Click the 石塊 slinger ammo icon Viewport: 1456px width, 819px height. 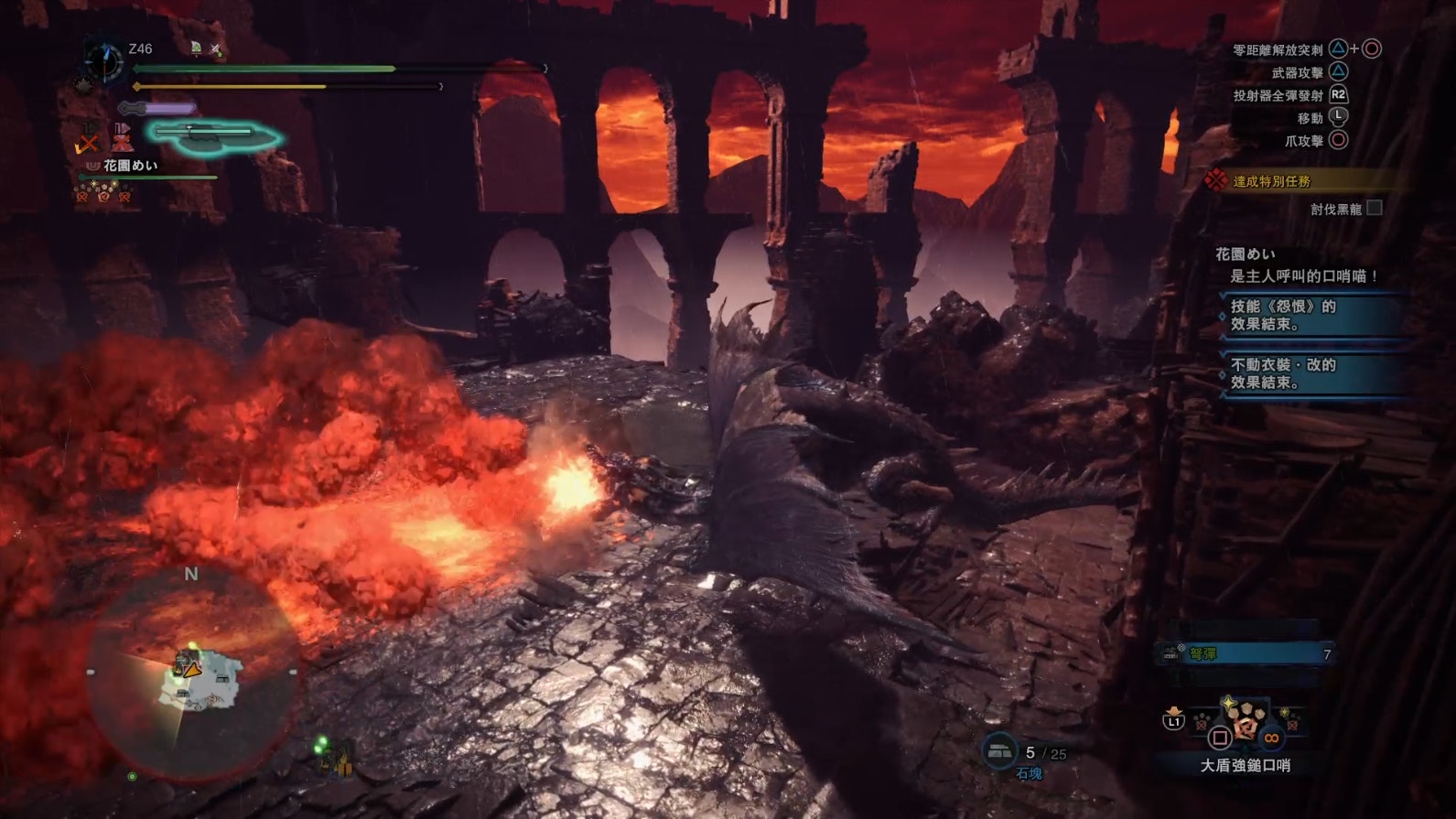coord(999,751)
